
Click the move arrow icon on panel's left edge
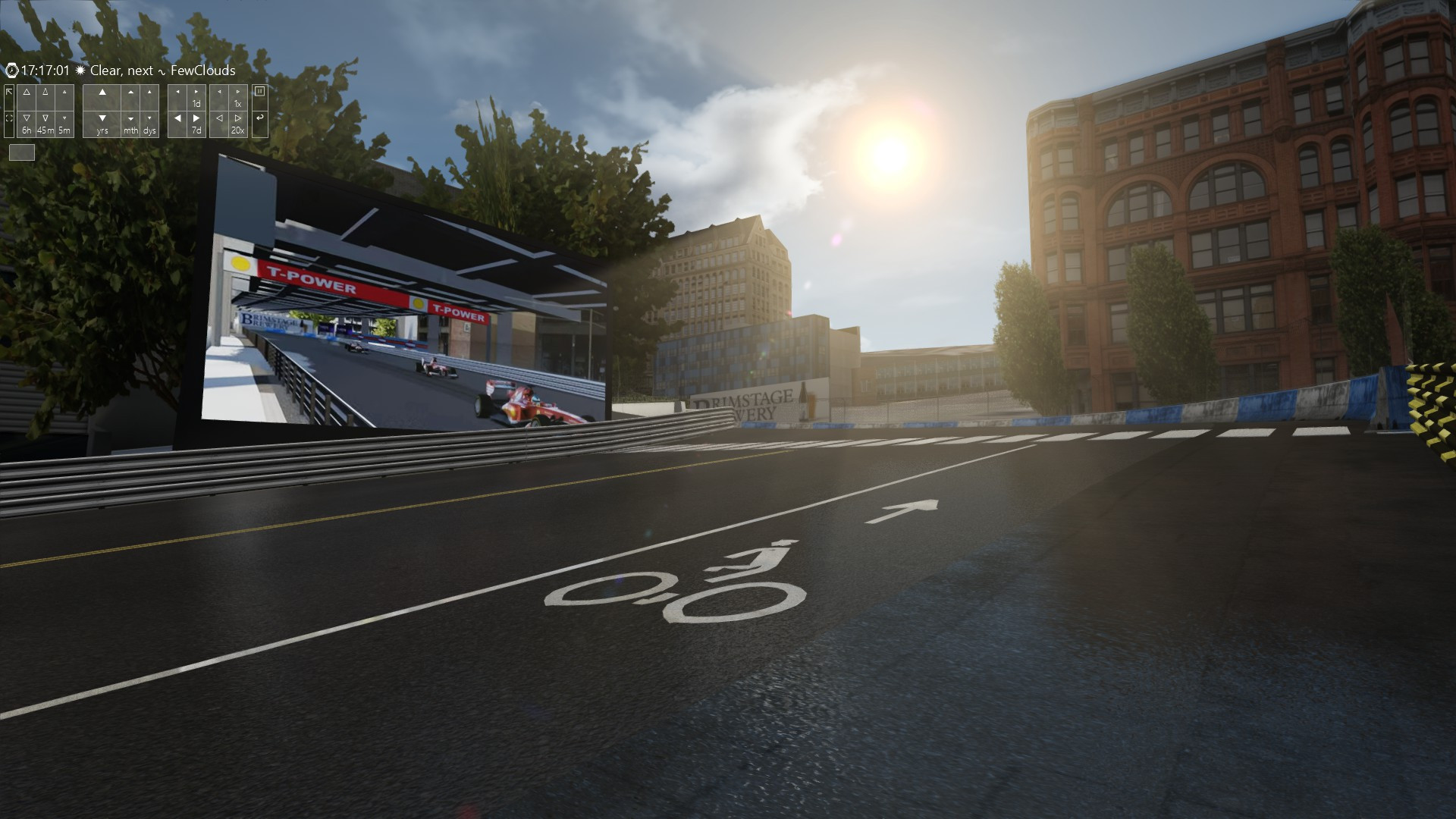tap(9, 91)
